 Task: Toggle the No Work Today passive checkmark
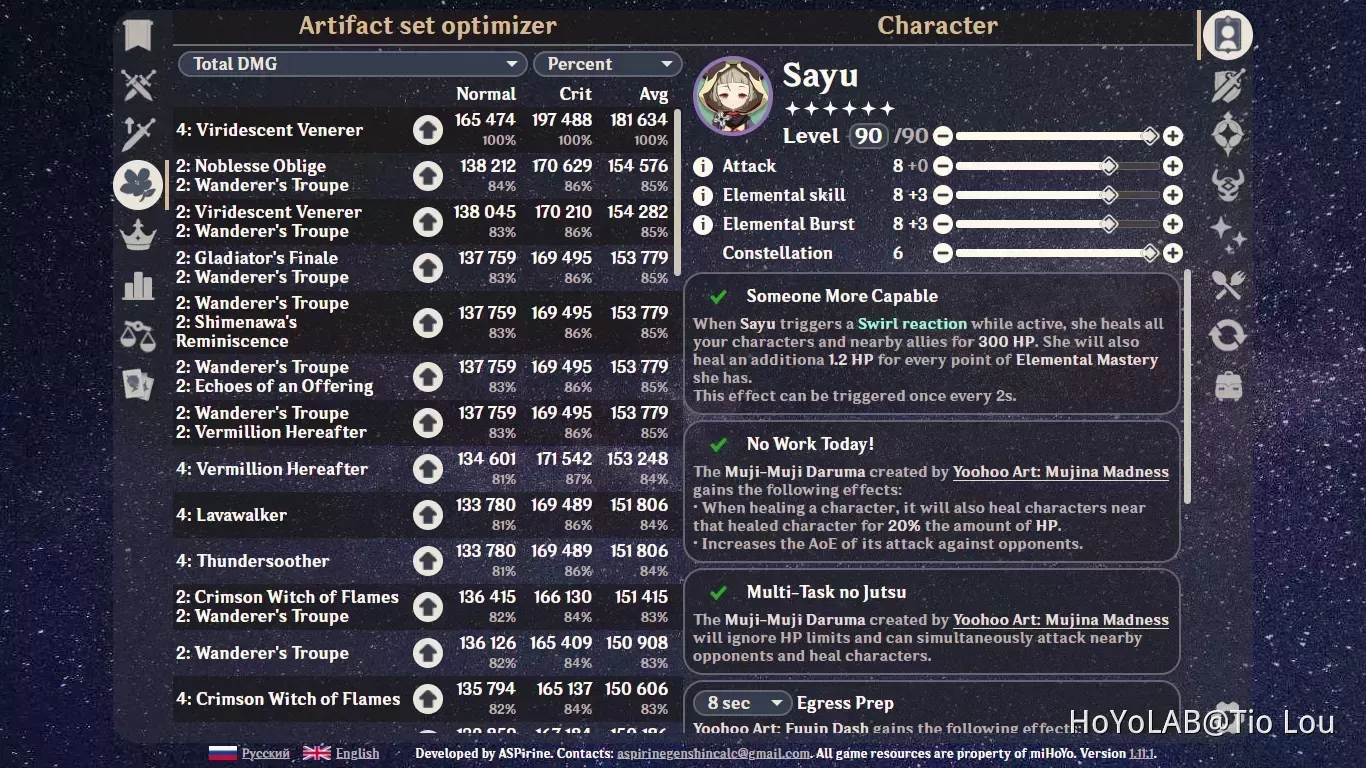[717, 444]
